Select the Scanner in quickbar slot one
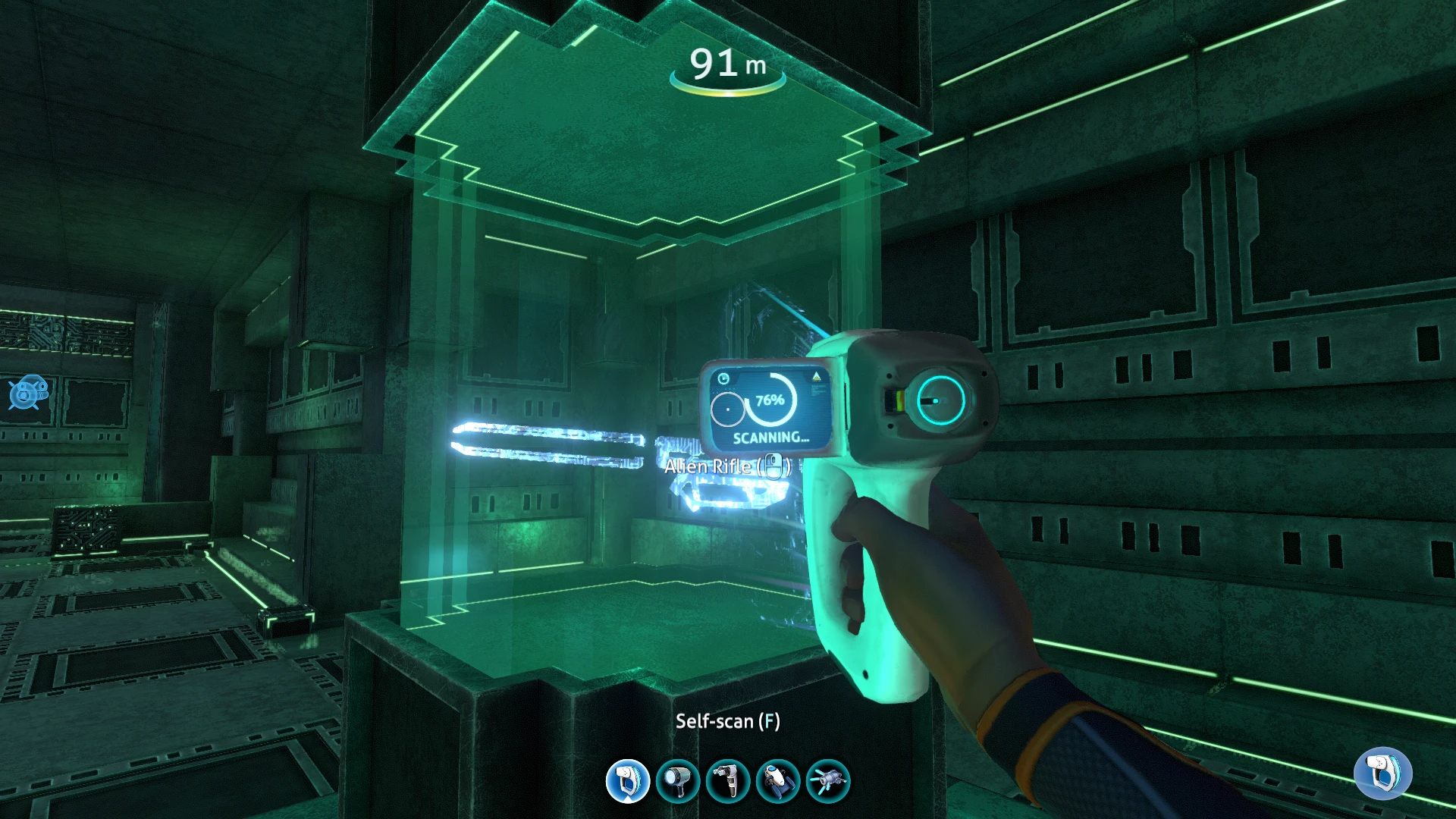The image size is (1456, 819). (627, 781)
